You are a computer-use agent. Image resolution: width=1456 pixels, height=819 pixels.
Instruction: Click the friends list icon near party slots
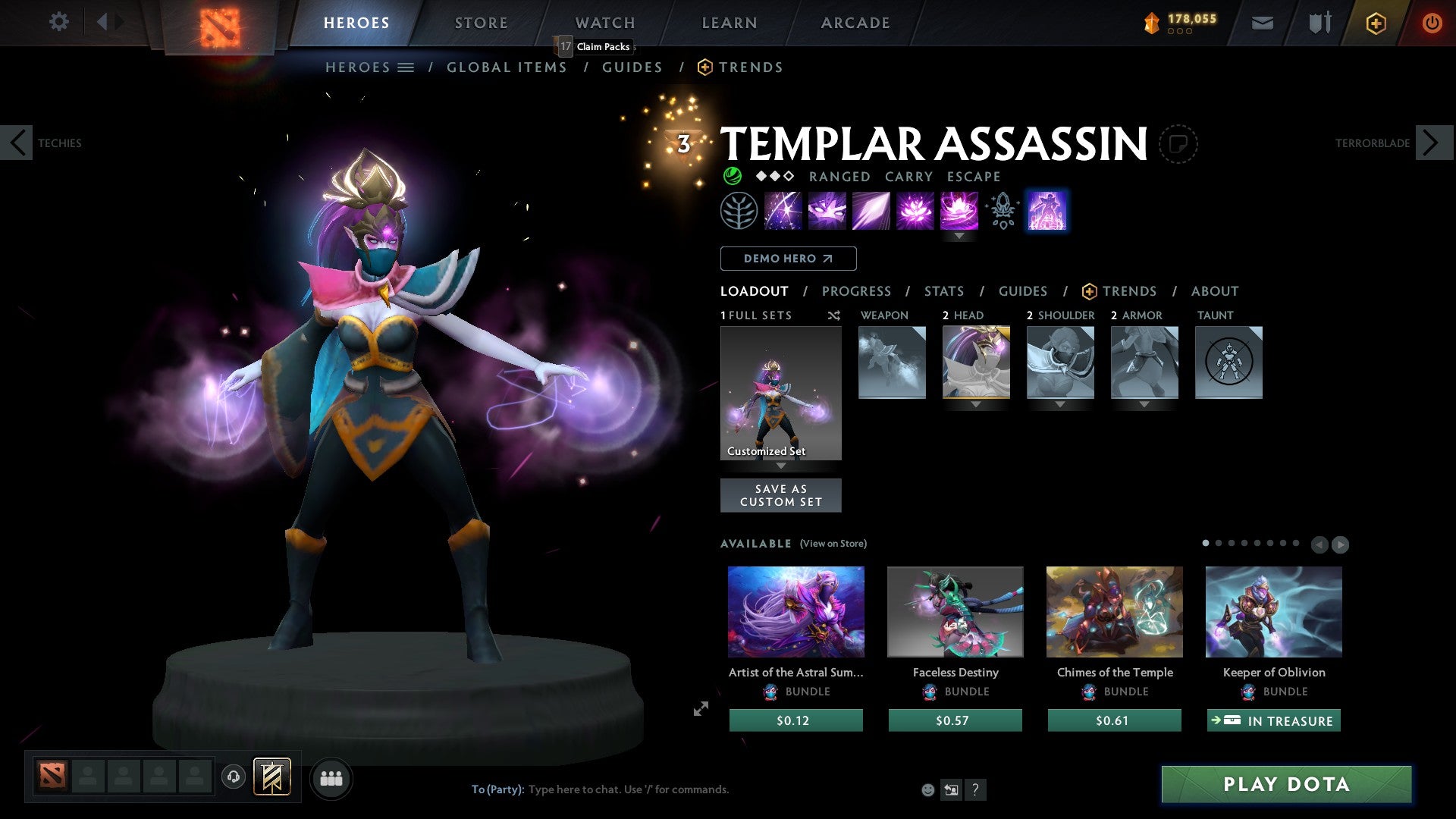[330, 777]
